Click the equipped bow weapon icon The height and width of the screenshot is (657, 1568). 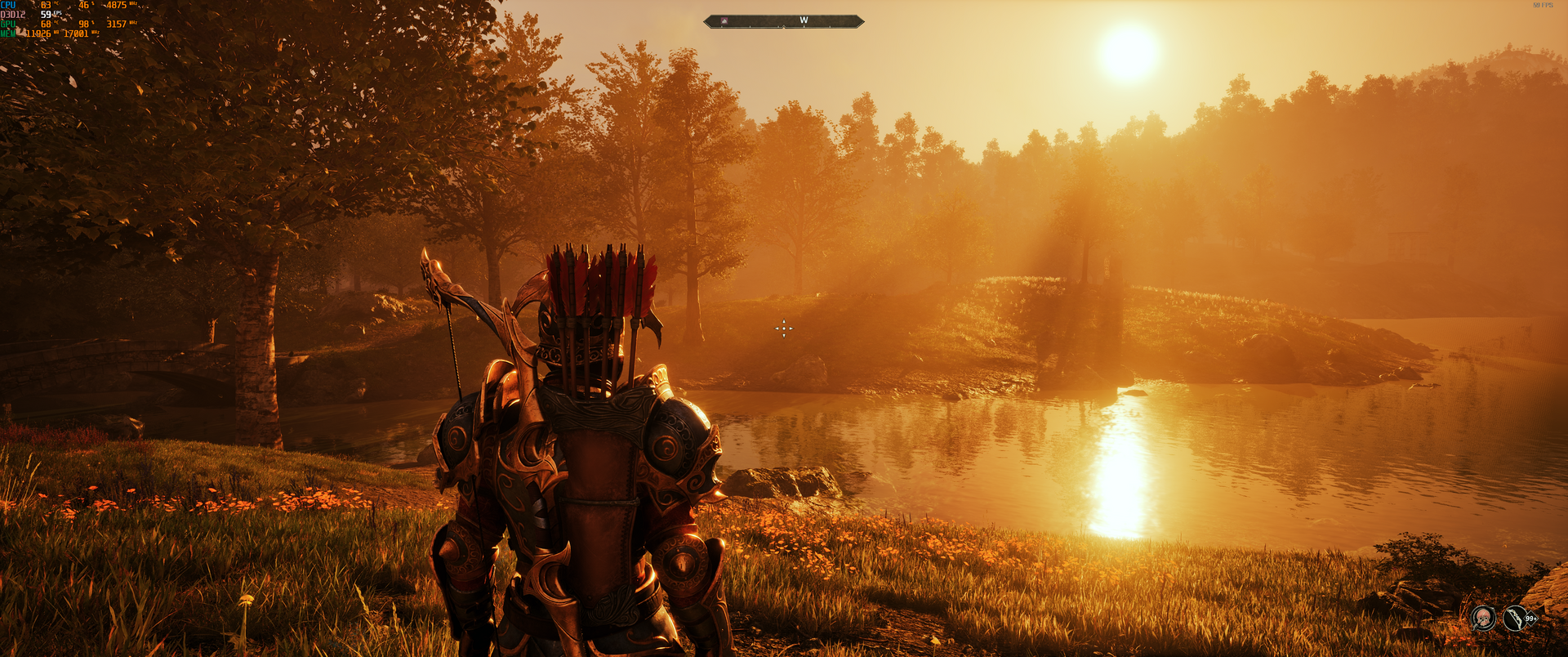click(1515, 618)
